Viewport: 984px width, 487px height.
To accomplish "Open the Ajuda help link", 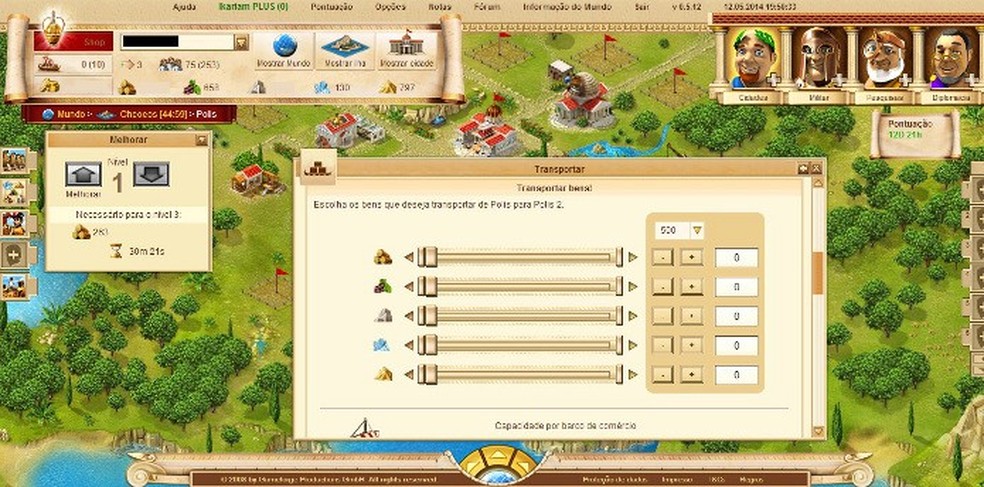I will [184, 6].
